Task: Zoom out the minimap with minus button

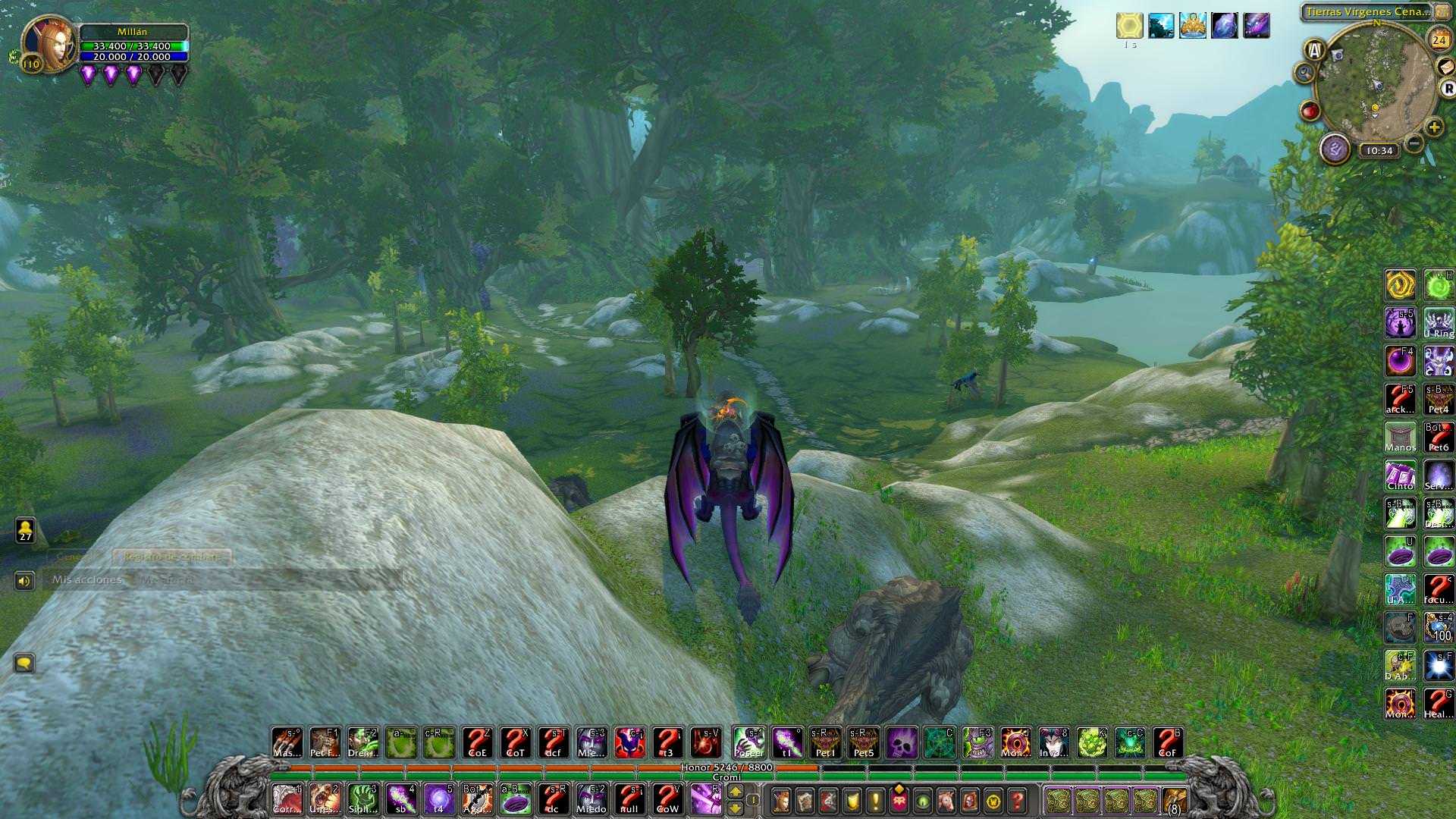Action: click(x=1413, y=143)
